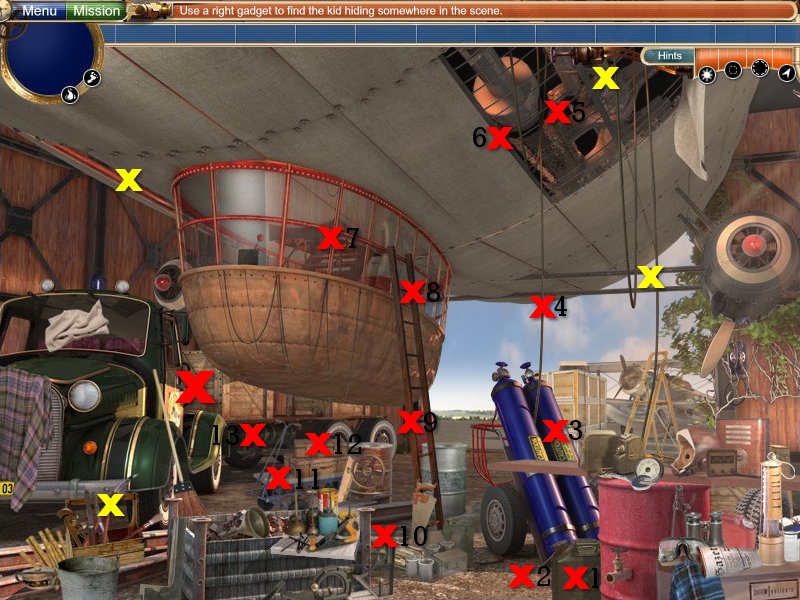Screen dimensions: 800x600
Task: Activate the sunburst hint icon
Action: click(x=707, y=73)
